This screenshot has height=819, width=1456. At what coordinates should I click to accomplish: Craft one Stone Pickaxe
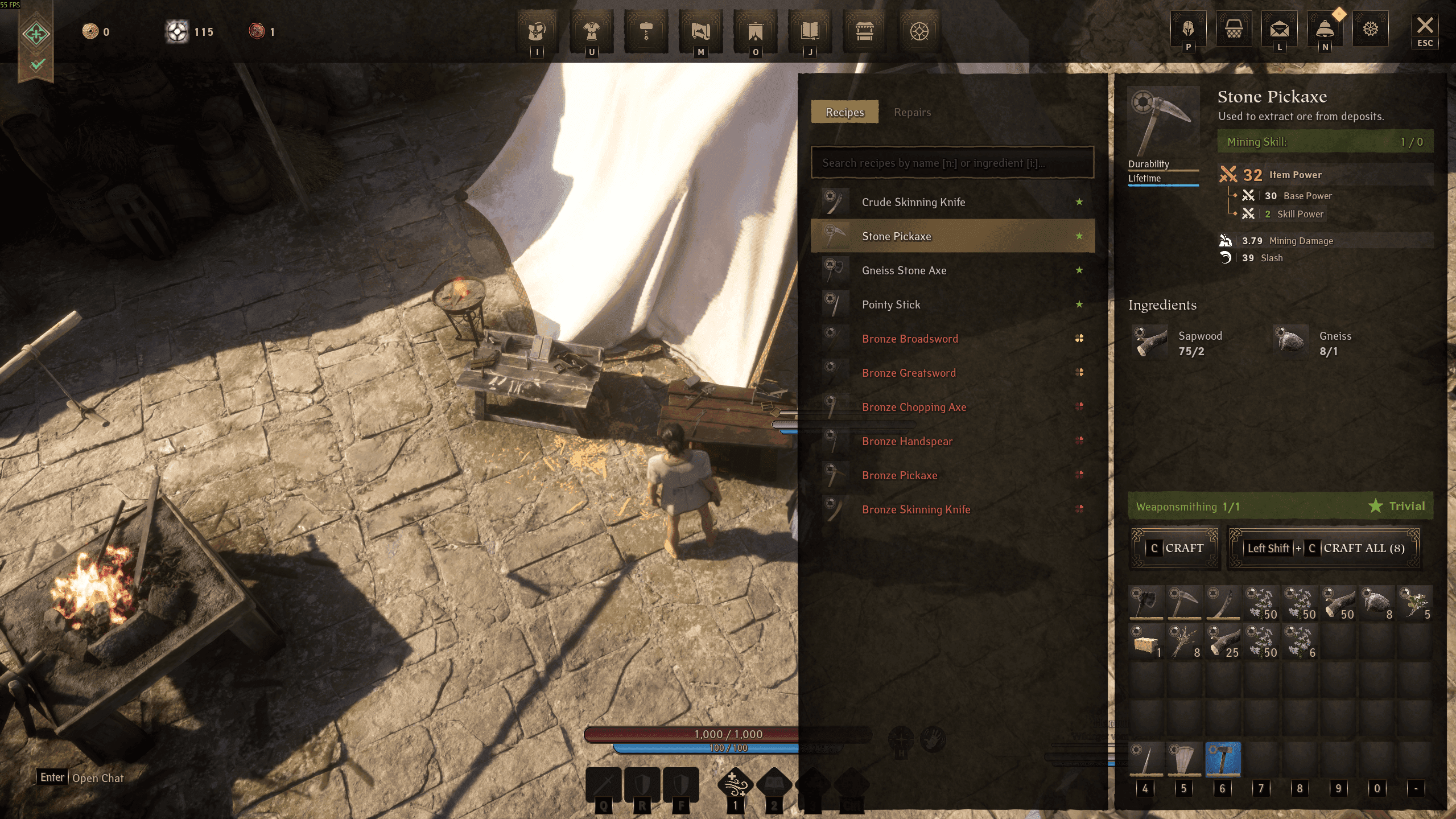point(1175,548)
